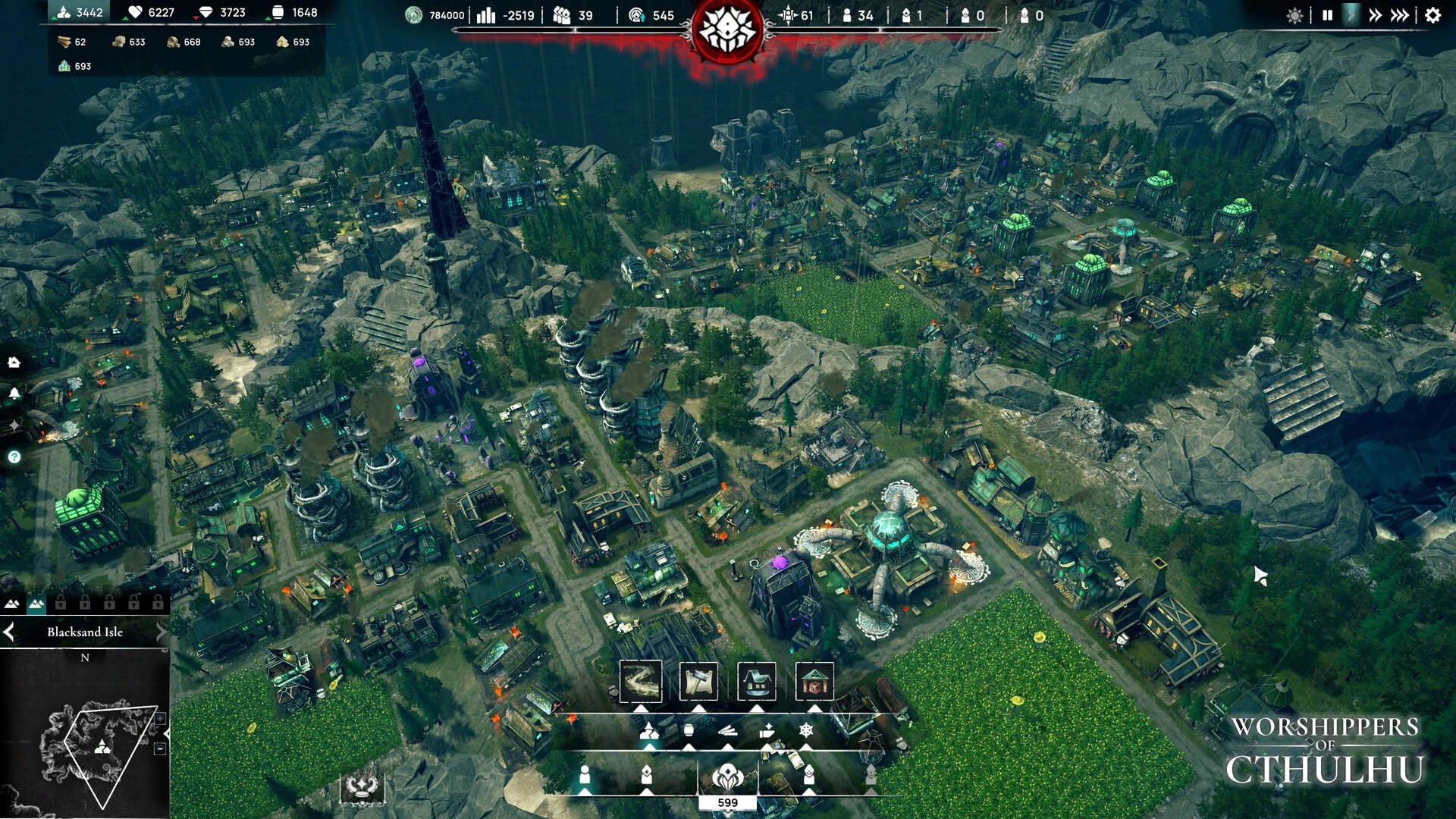Open the settings gear menu
This screenshot has height=819, width=1456.
(1432, 15)
